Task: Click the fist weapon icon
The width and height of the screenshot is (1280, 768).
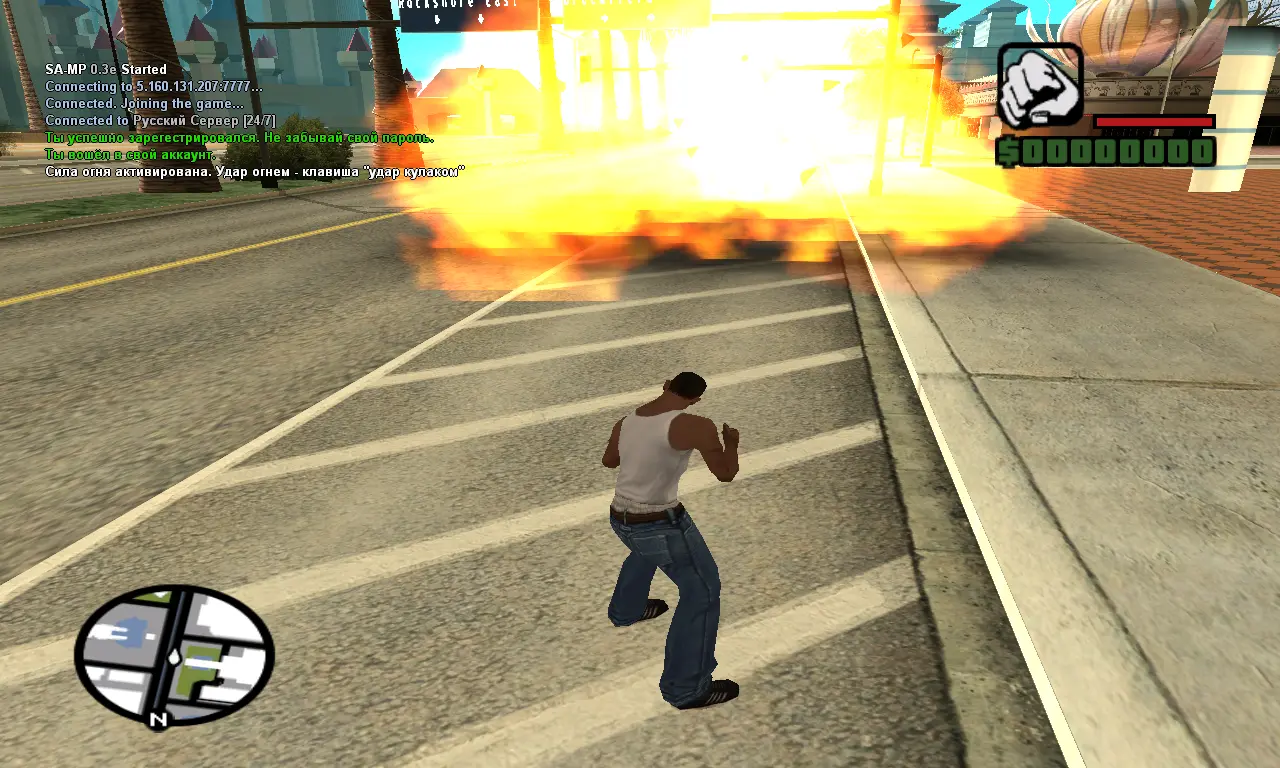Action: tap(1040, 85)
